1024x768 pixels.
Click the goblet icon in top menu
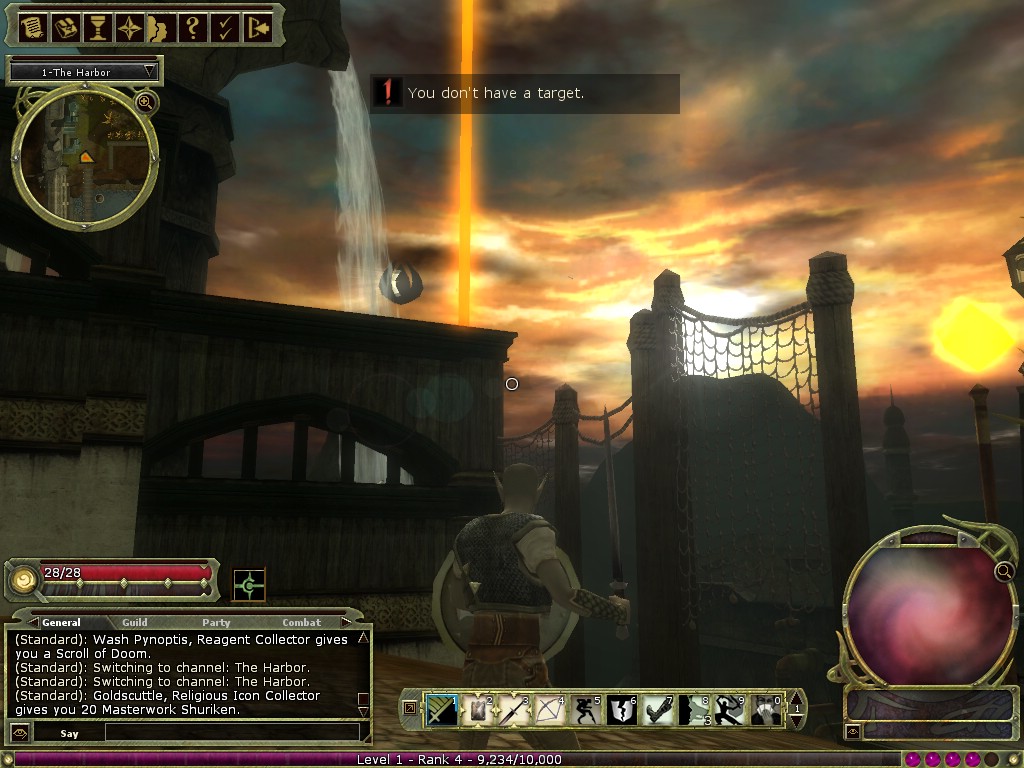click(98, 27)
